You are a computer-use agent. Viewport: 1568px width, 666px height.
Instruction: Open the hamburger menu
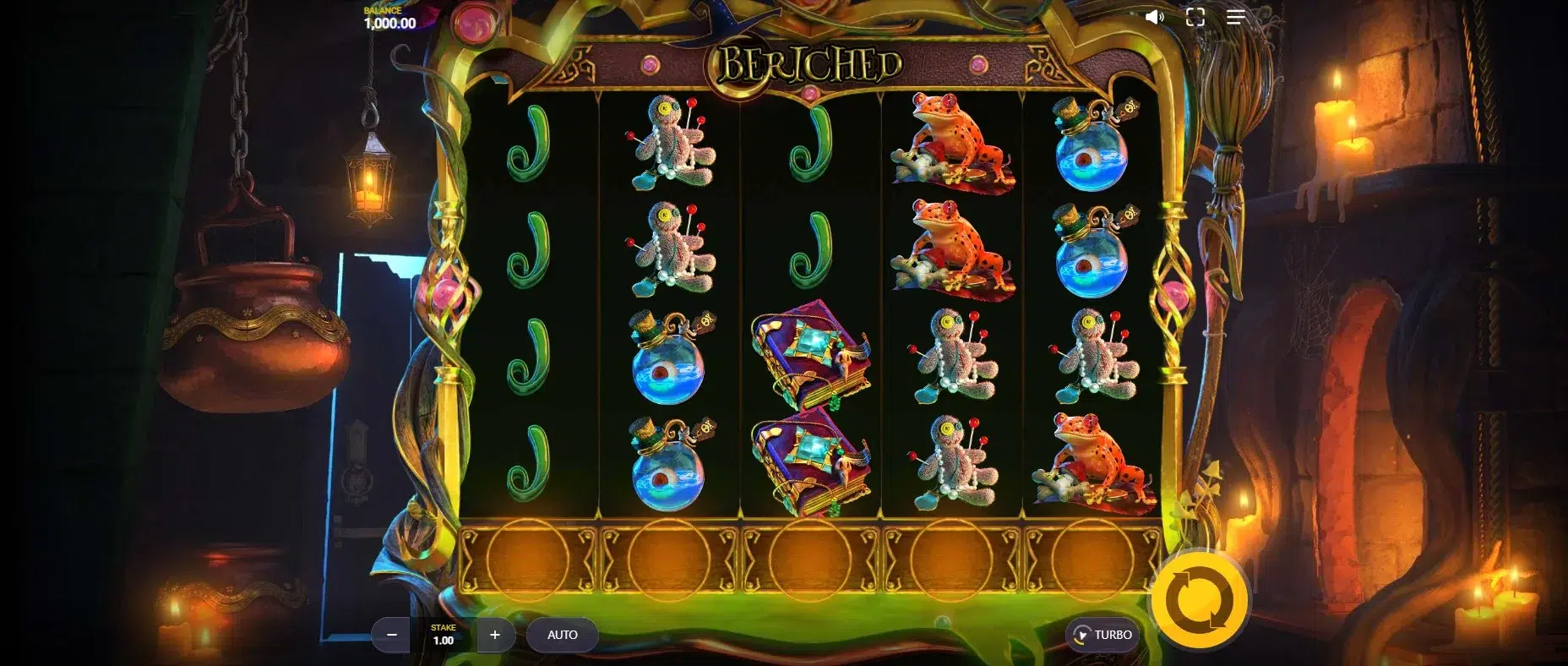tap(1235, 18)
